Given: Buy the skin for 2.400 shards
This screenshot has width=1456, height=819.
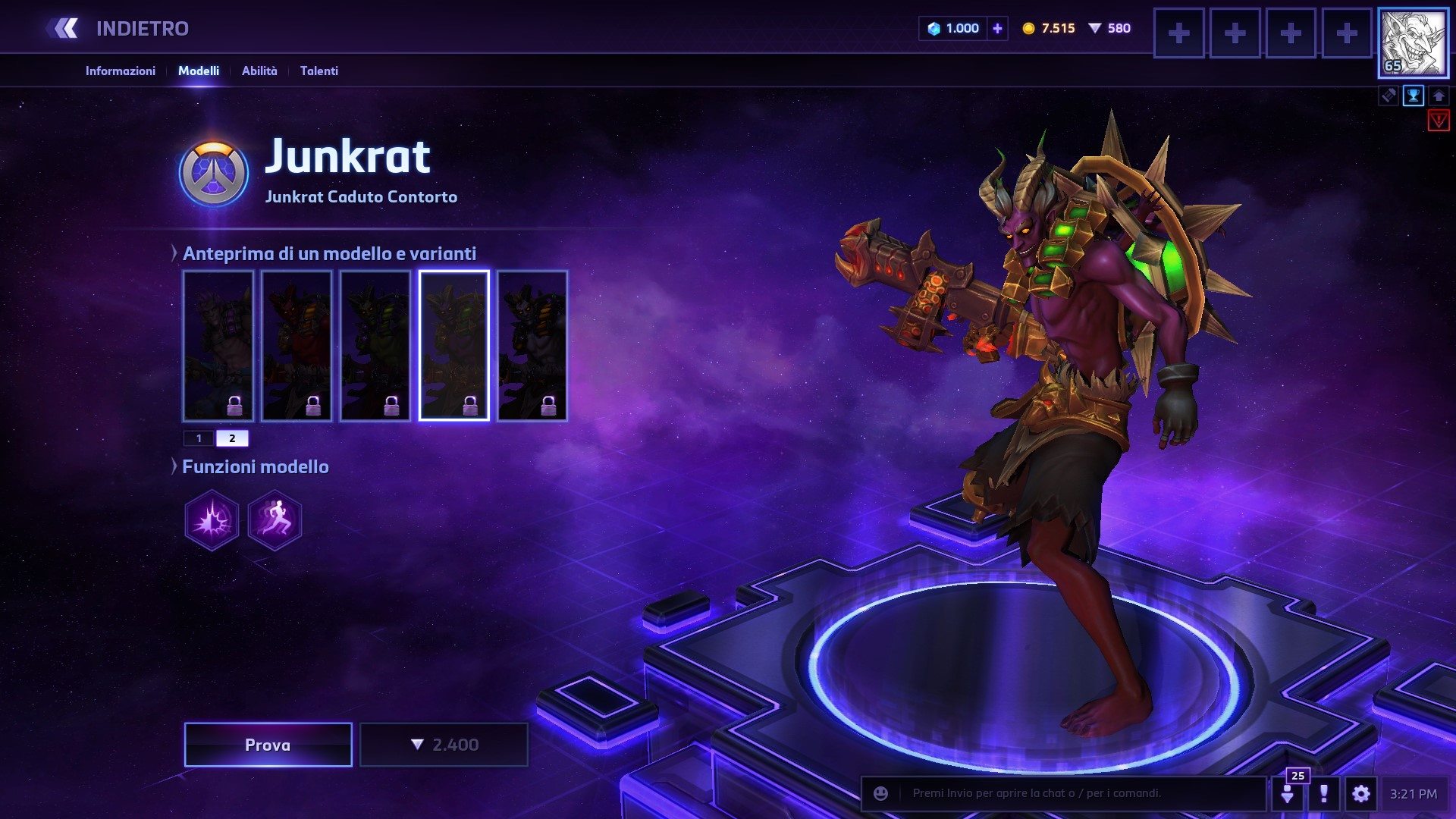Looking at the screenshot, I should pyautogui.click(x=444, y=745).
